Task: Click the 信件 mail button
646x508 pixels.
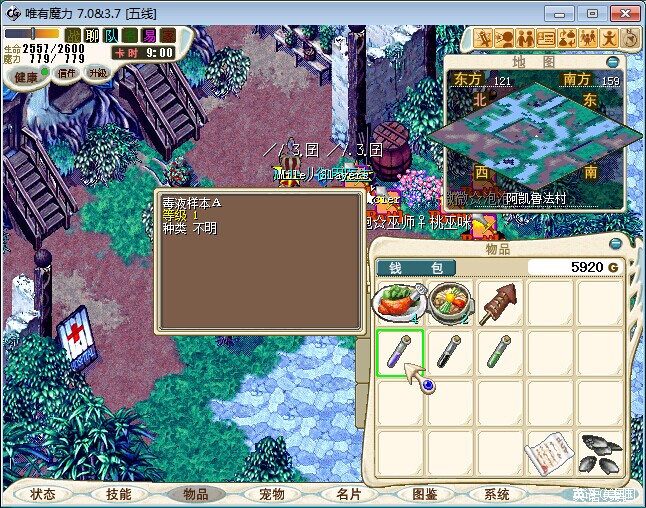Action: pyautogui.click(x=68, y=73)
